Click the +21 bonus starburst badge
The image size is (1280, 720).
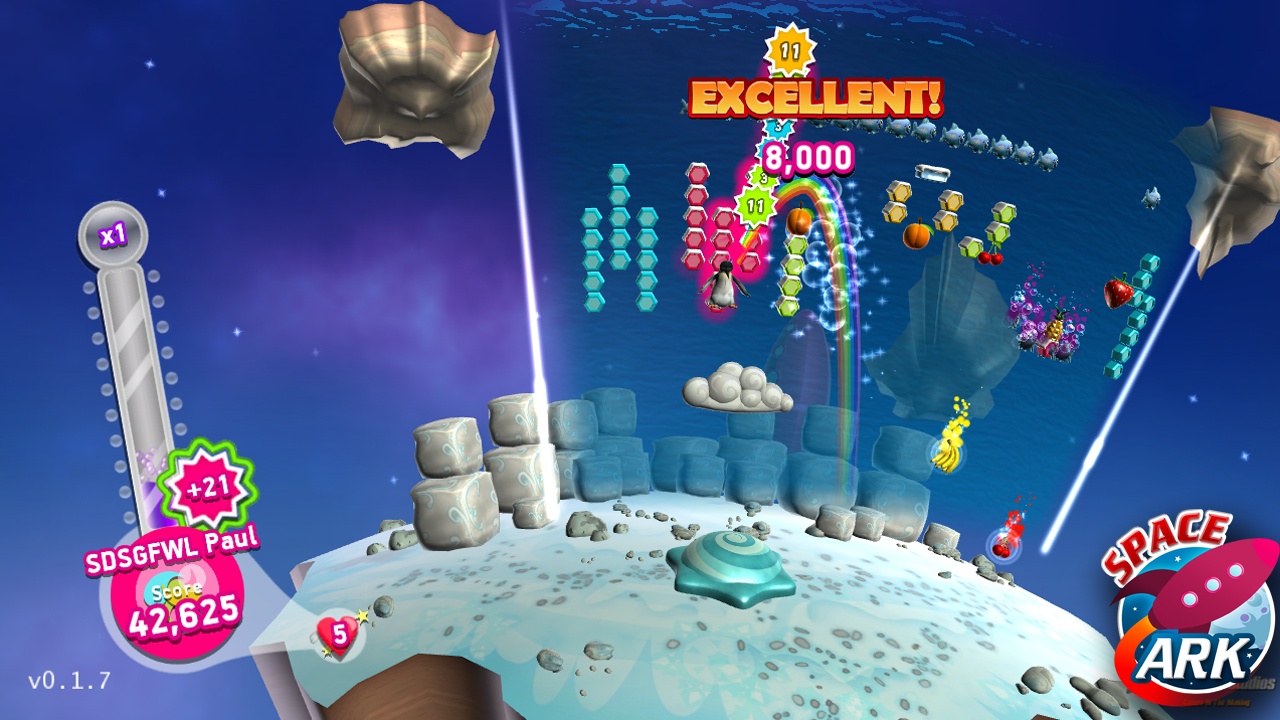(207, 484)
